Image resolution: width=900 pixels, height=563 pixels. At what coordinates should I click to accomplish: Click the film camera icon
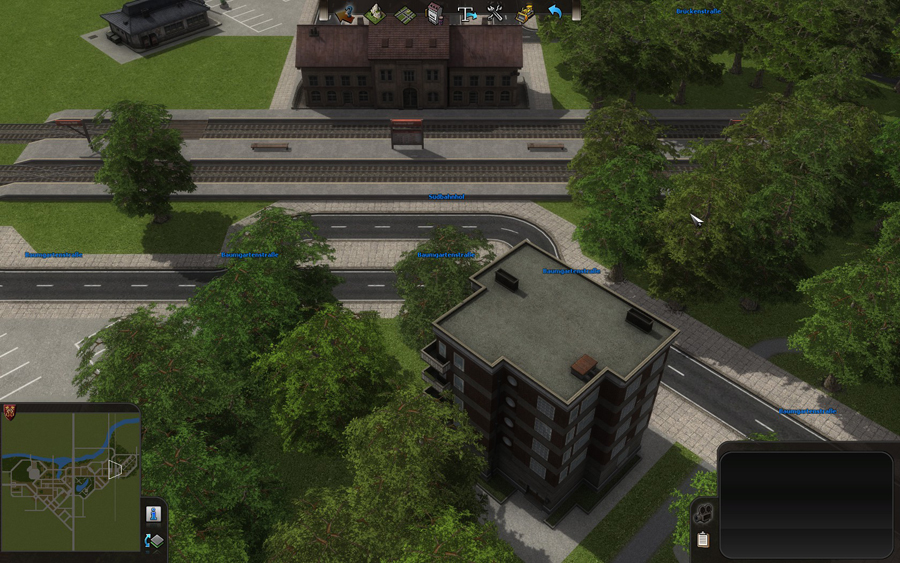tap(703, 513)
